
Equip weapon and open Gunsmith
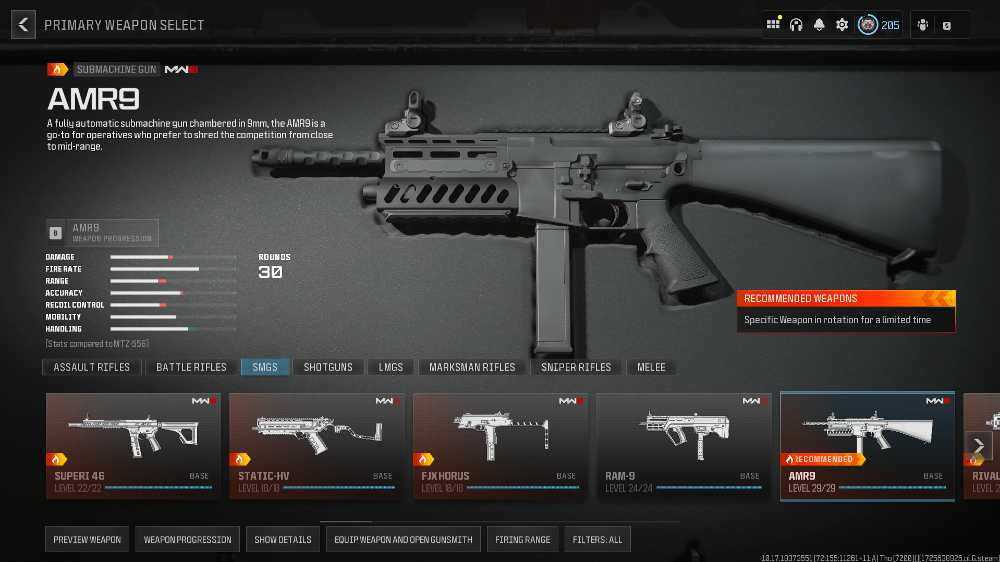[403, 540]
